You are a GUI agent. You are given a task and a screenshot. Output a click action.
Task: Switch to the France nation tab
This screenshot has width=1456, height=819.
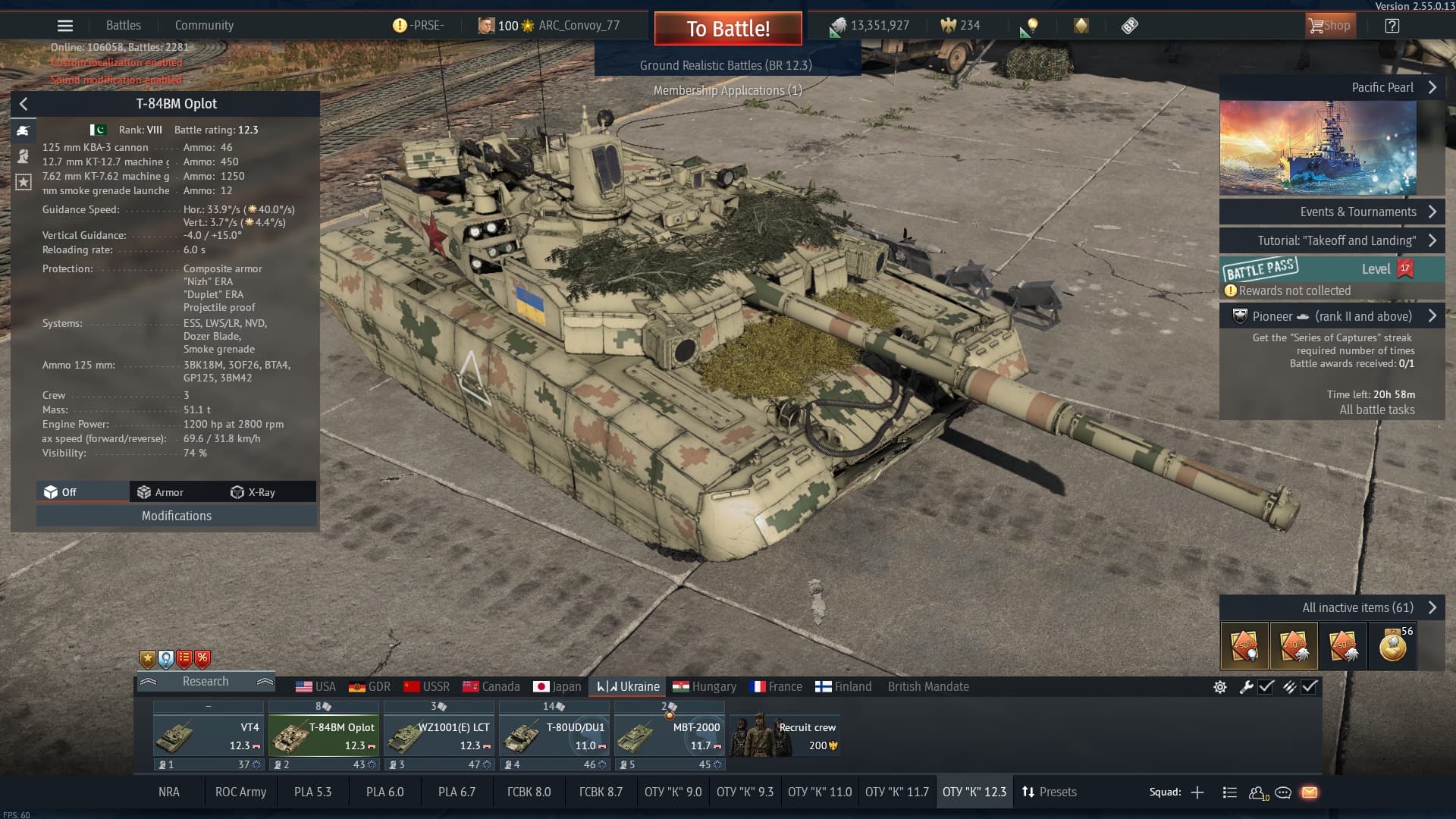[x=776, y=686]
